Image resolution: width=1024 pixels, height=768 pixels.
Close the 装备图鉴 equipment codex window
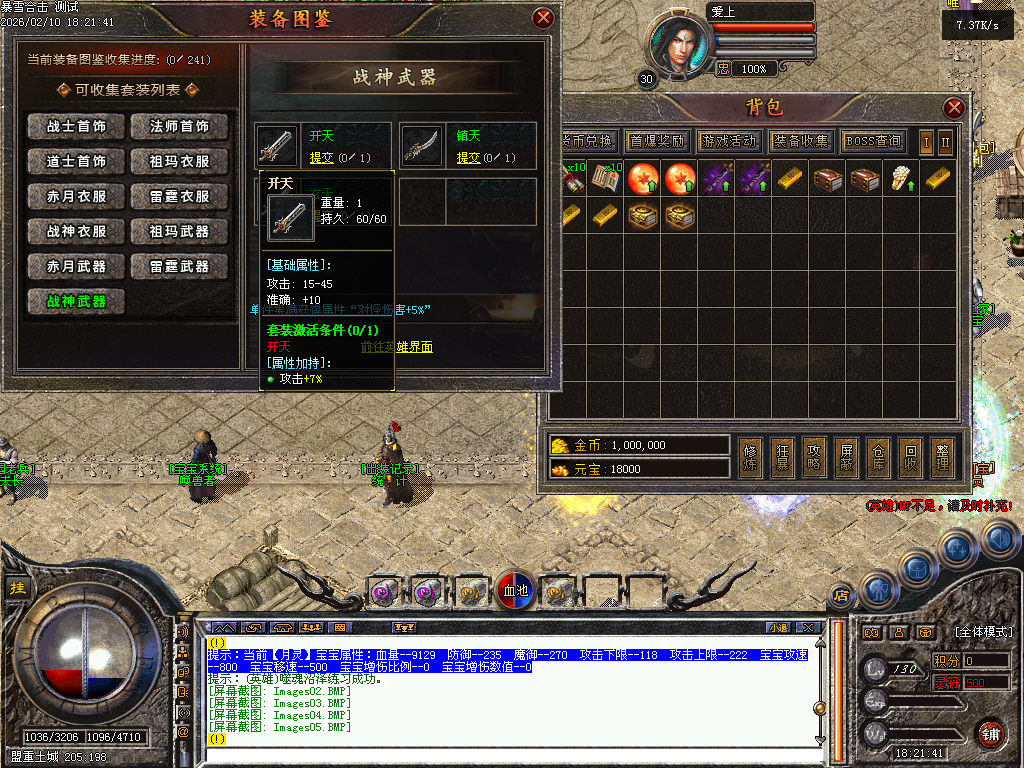coord(543,18)
